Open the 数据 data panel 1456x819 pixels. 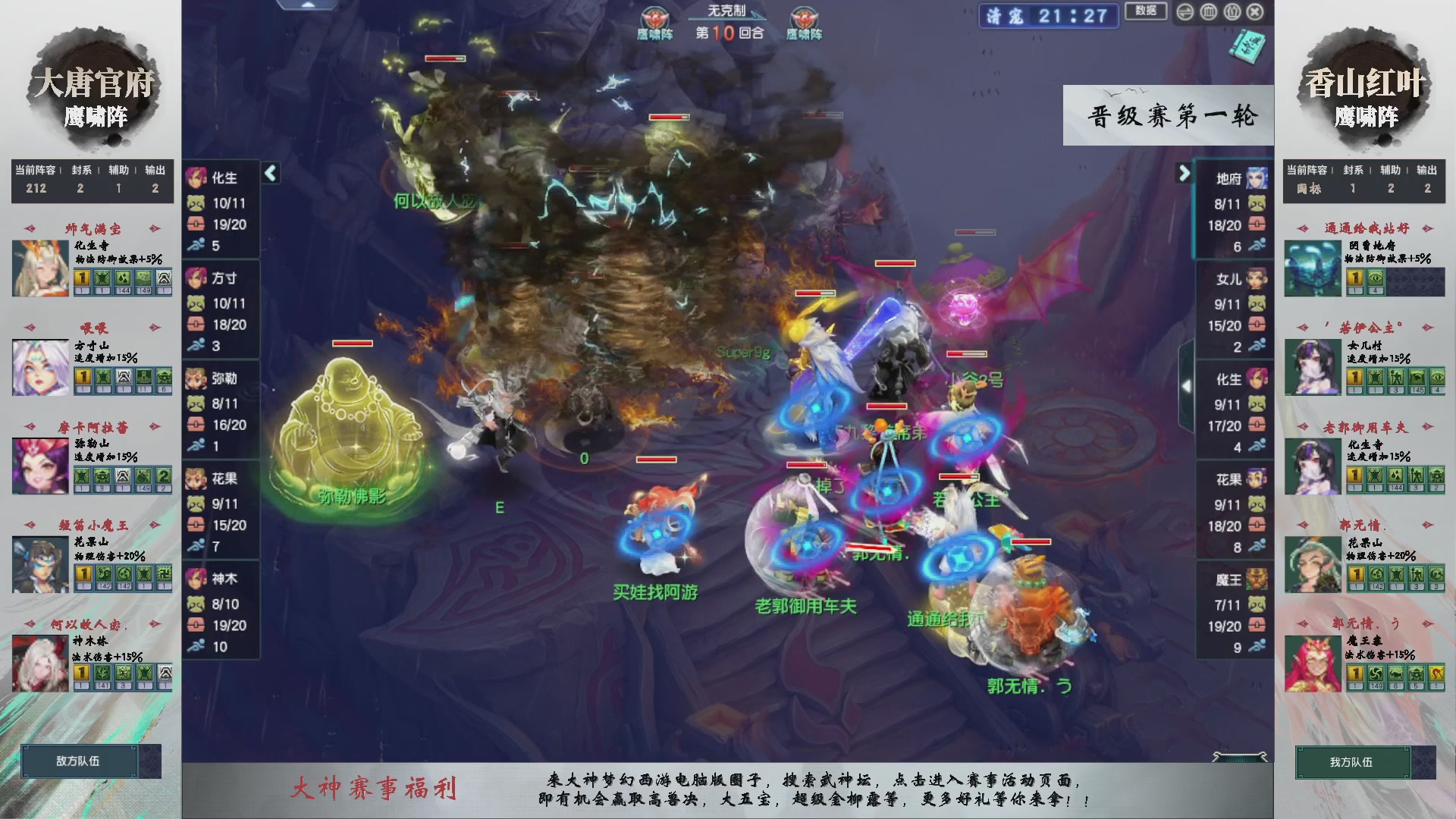point(1147,11)
